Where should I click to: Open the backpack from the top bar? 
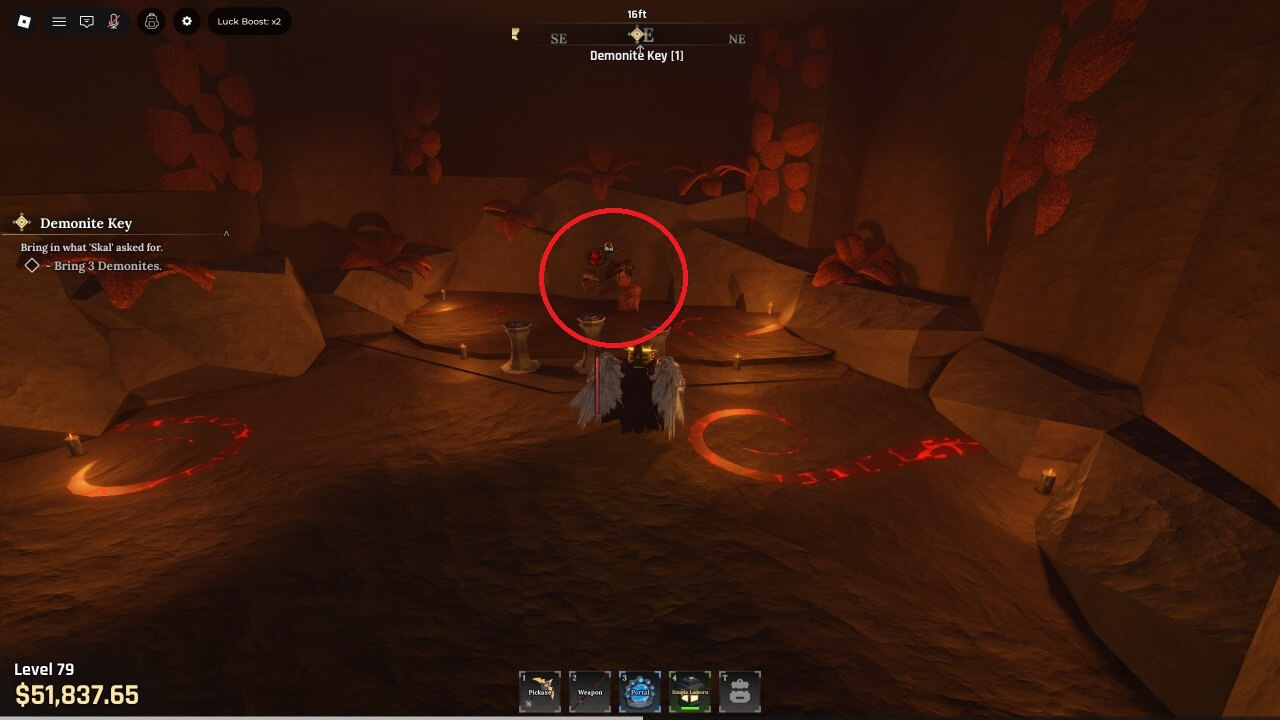click(x=151, y=21)
